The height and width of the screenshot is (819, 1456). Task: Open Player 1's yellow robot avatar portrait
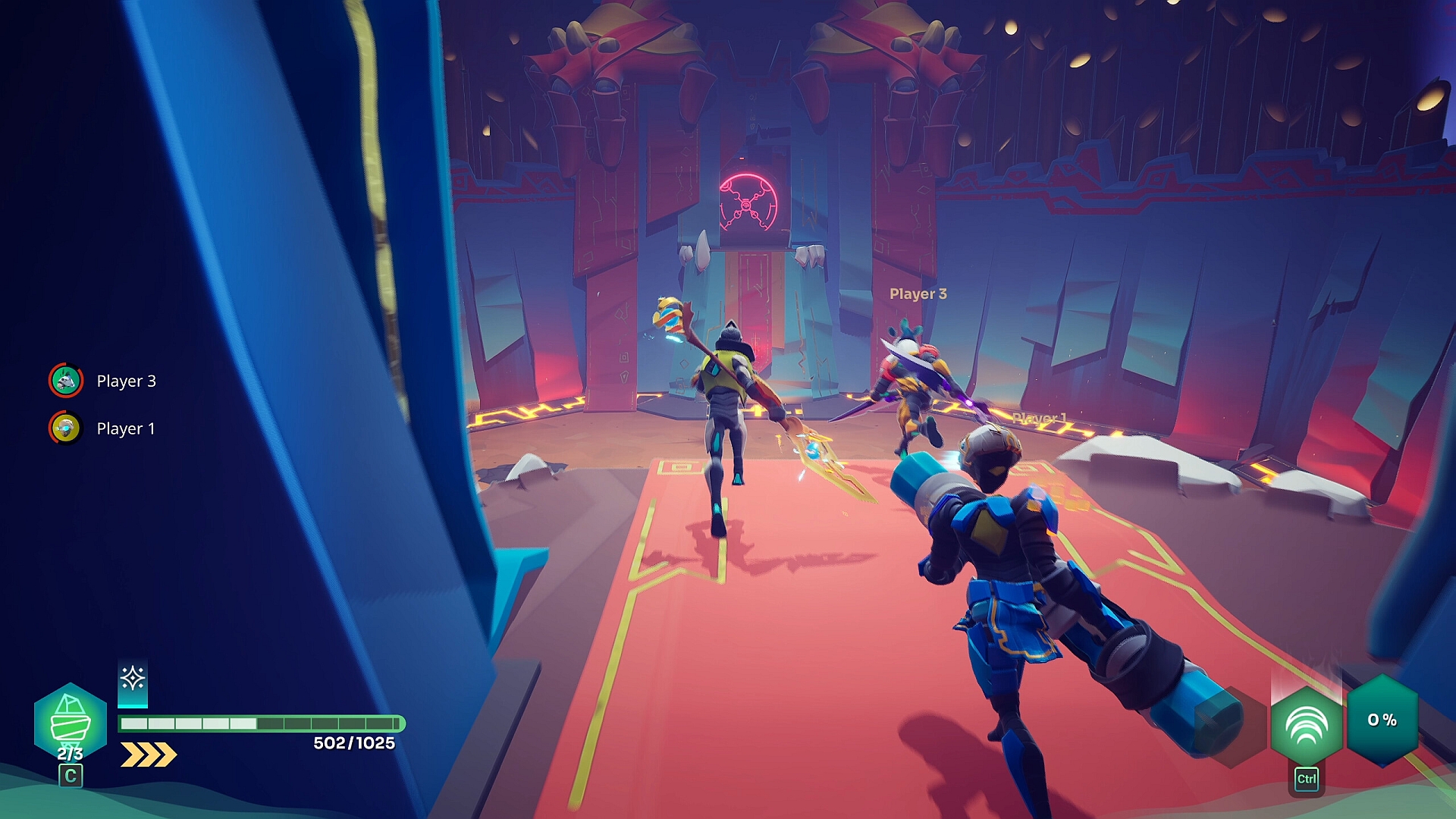tap(64, 428)
